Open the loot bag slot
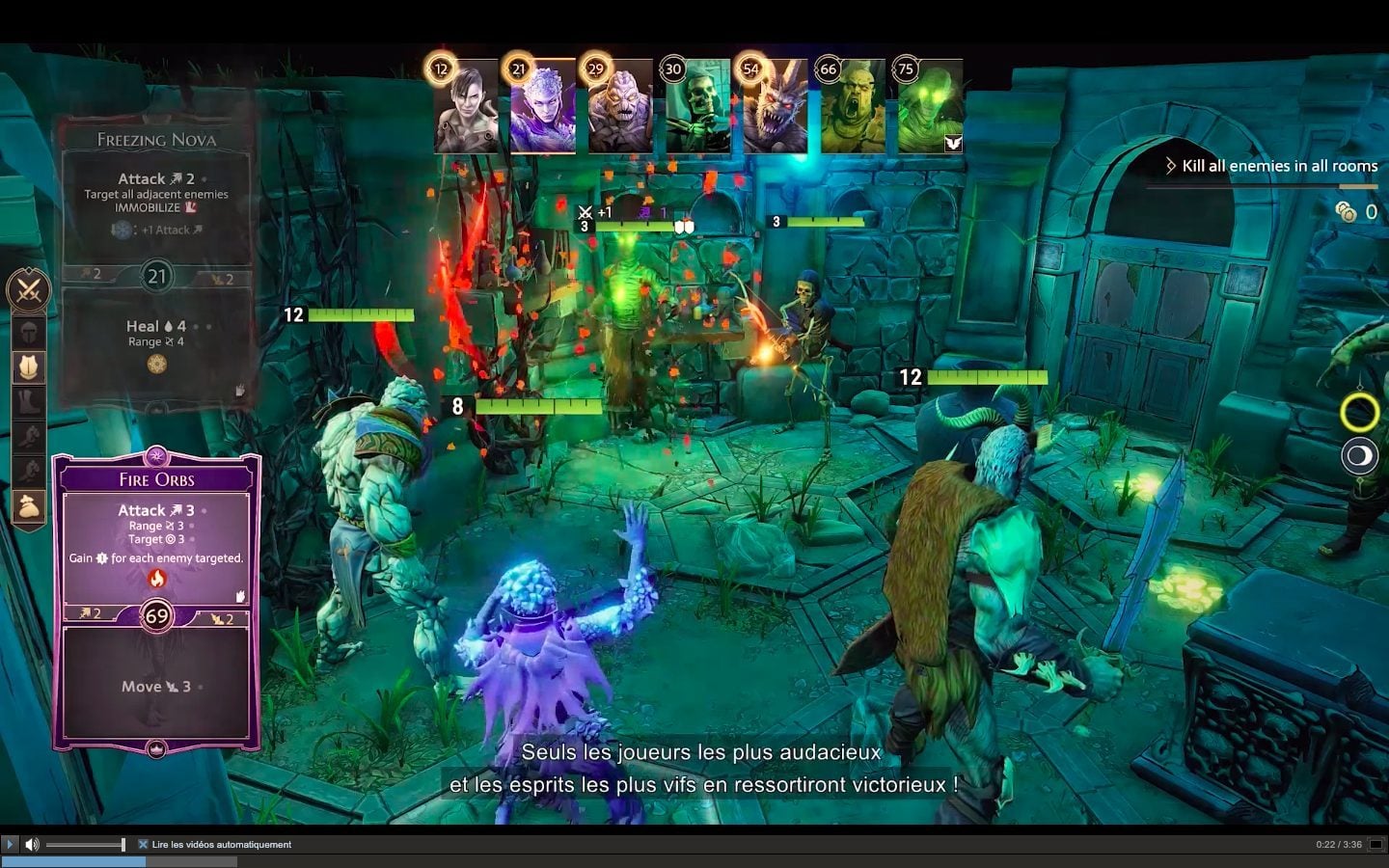Screen dimensions: 1389x868 coord(28,505)
